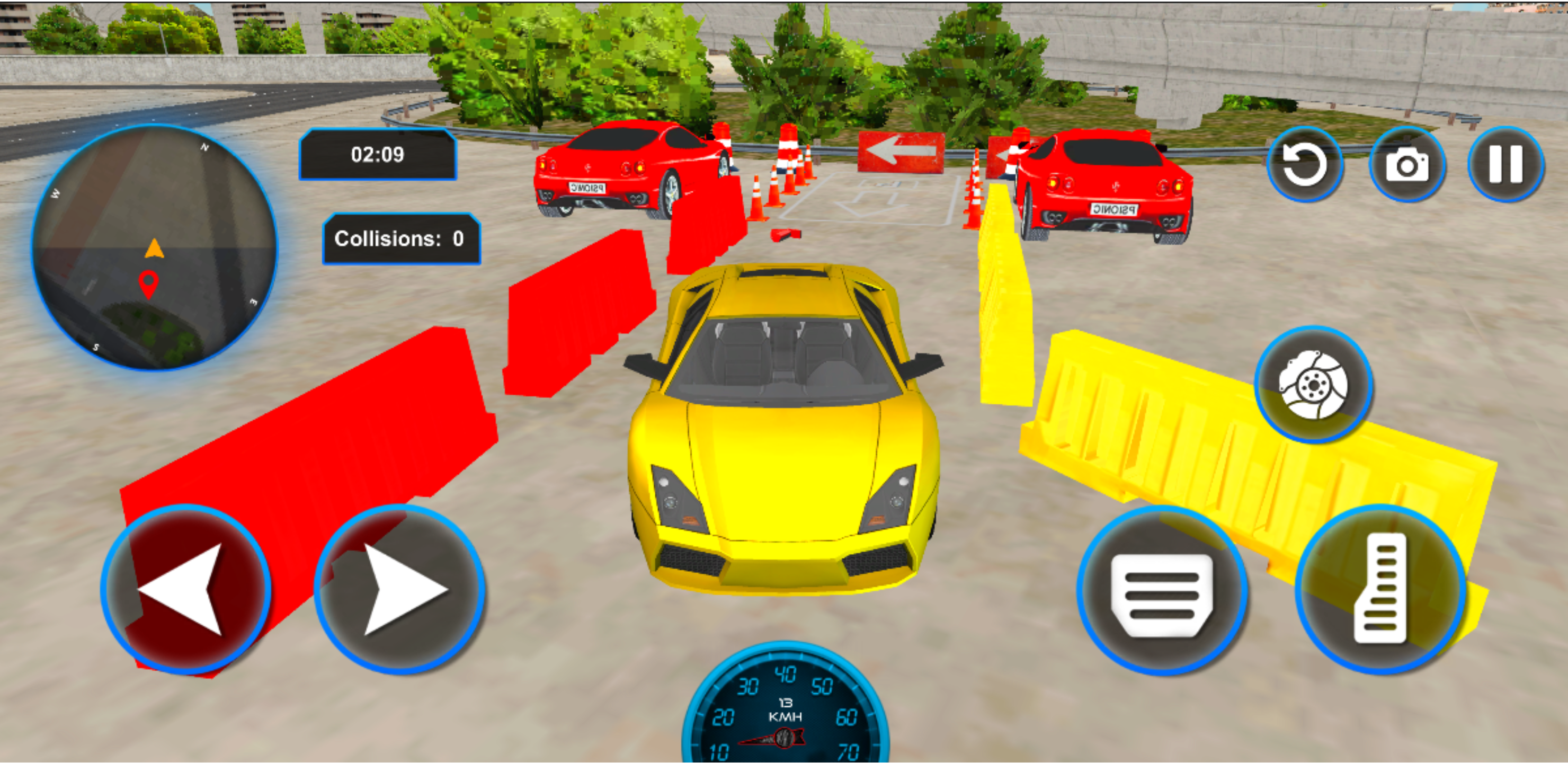This screenshot has width=1568, height=763.
Task: Tap the compass arrow on the minimap
Action: click(154, 248)
